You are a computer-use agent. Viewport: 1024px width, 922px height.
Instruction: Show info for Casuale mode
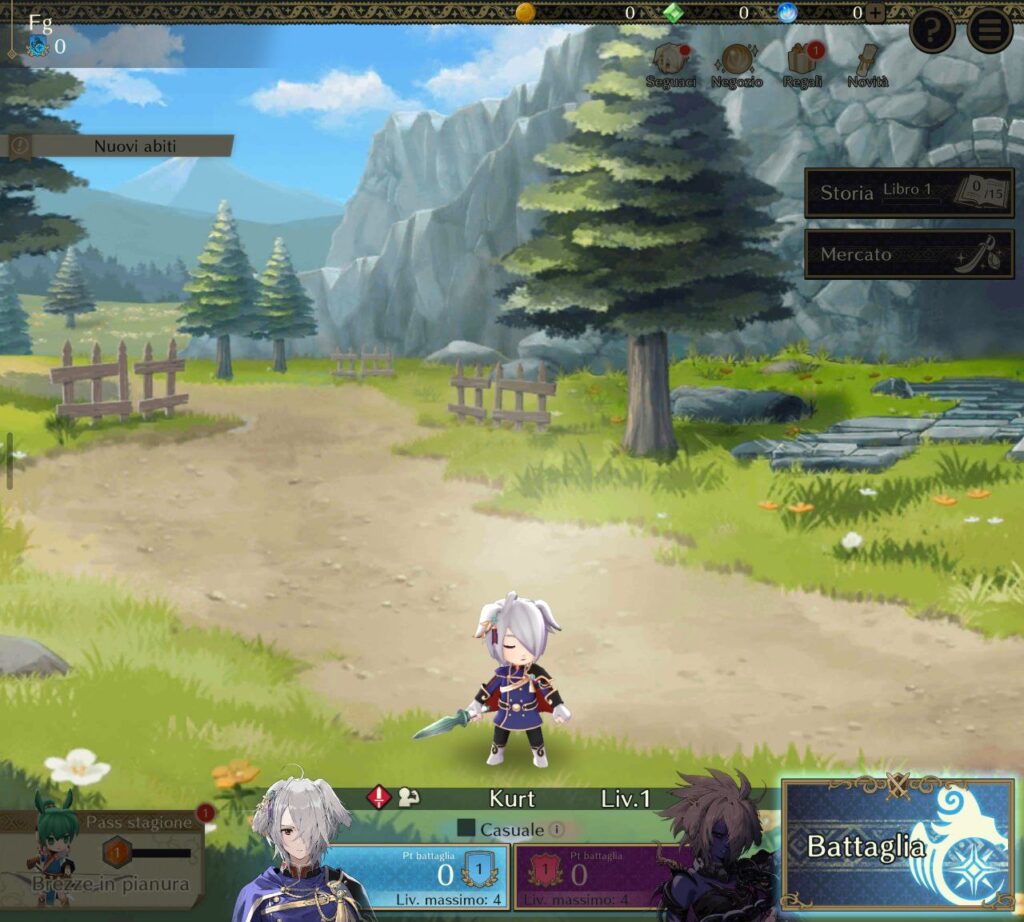[x=556, y=829]
